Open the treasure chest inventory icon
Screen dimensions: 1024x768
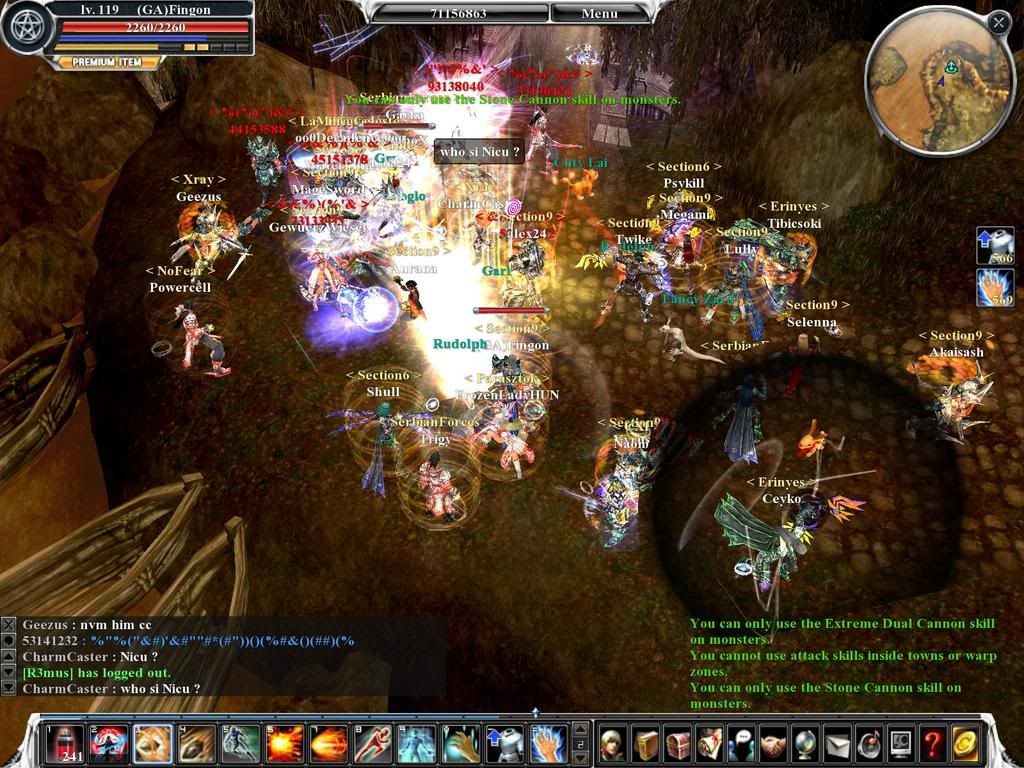677,743
